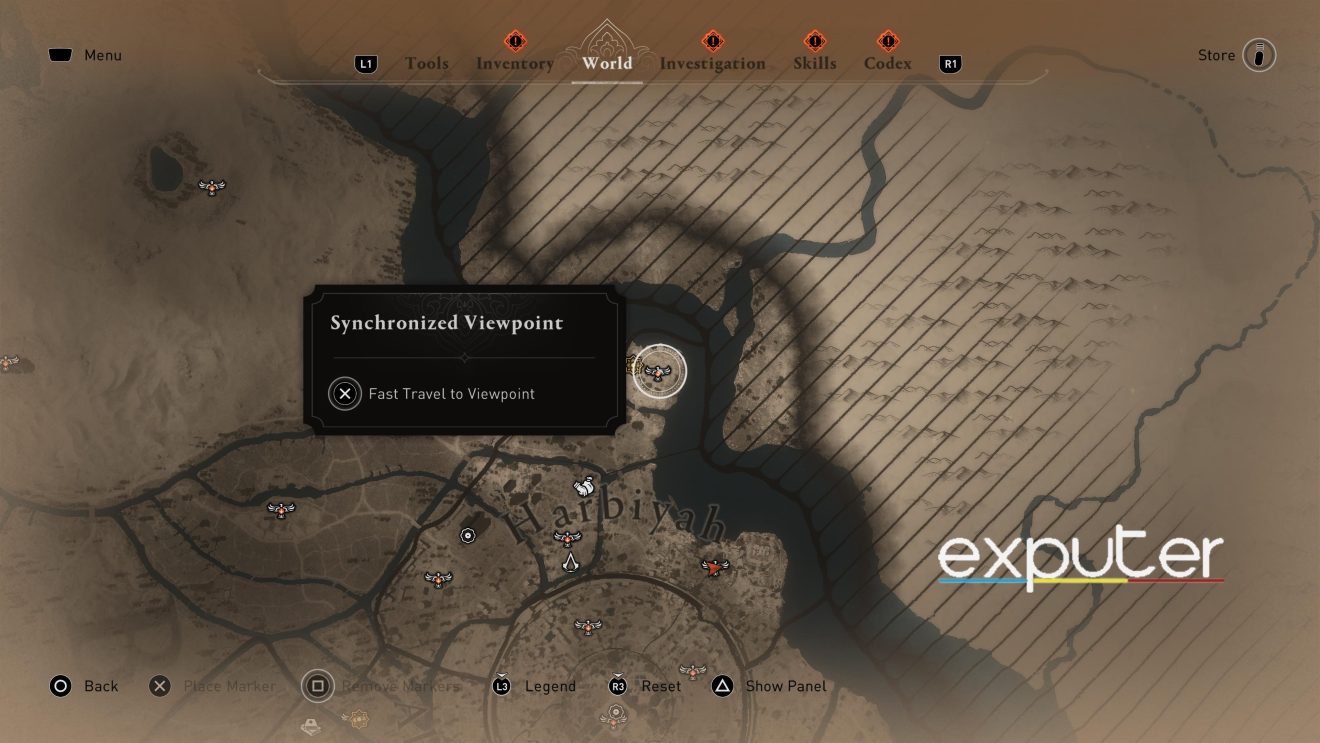
Task: Select the circular historic site icon west of Harbiyah
Action: 466,535
